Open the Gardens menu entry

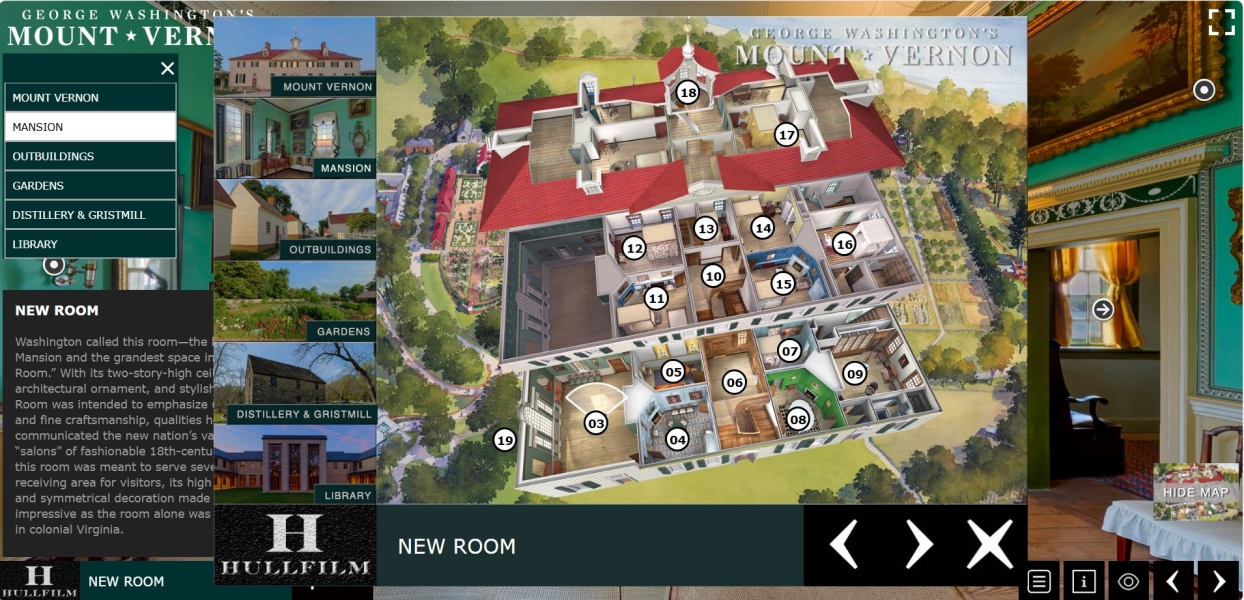[x=90, y=185]
